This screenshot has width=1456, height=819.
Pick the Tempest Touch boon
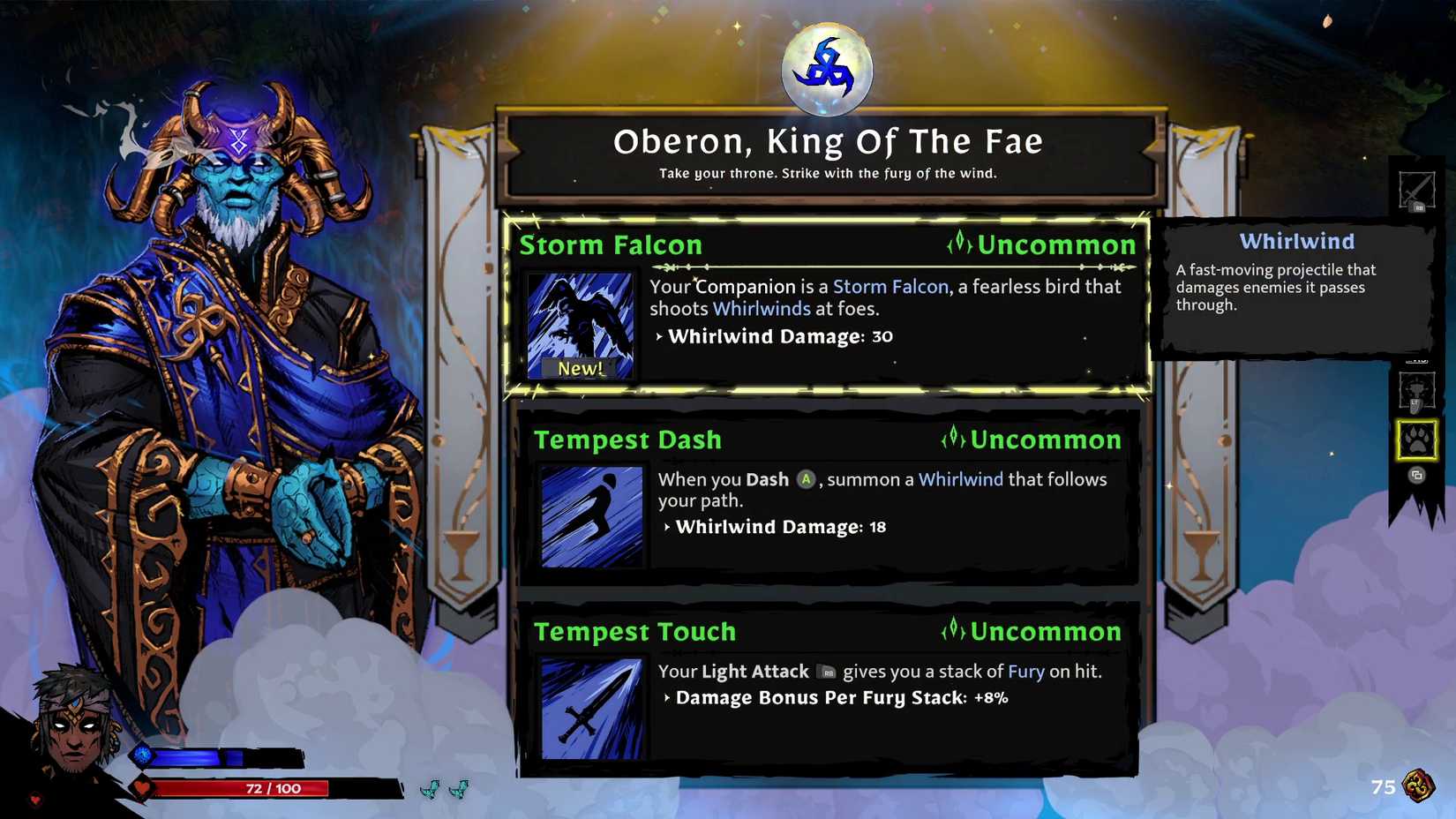(x=828, y=690)
